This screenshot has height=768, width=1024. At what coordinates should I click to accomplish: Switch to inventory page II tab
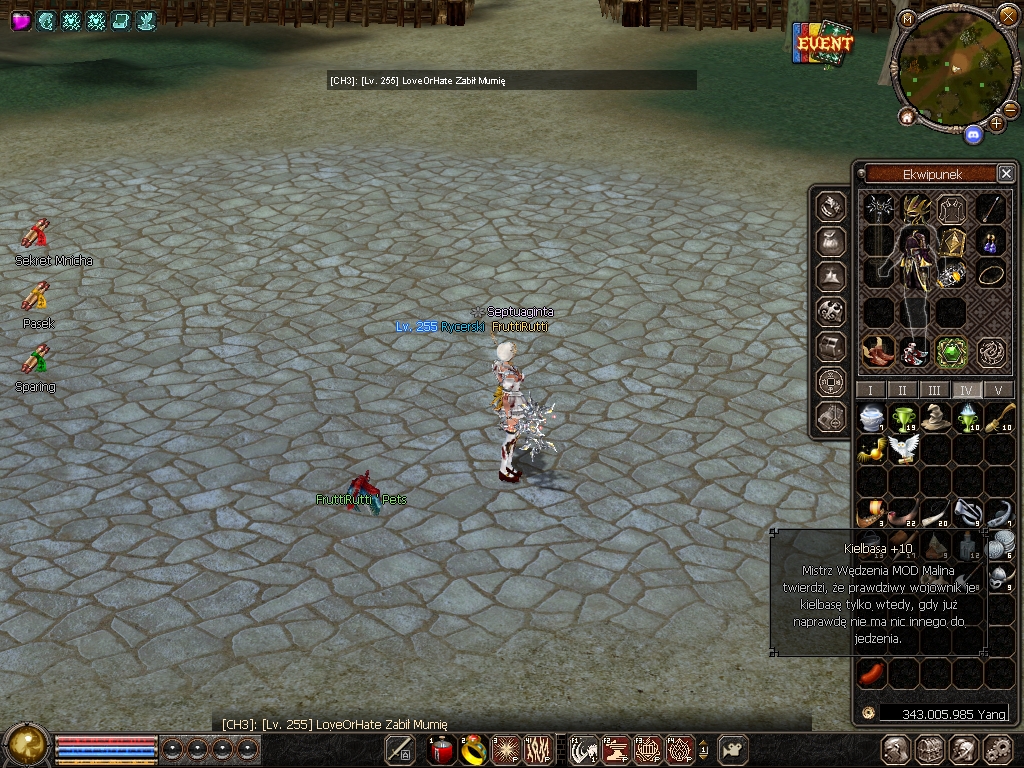pos(903,390)
